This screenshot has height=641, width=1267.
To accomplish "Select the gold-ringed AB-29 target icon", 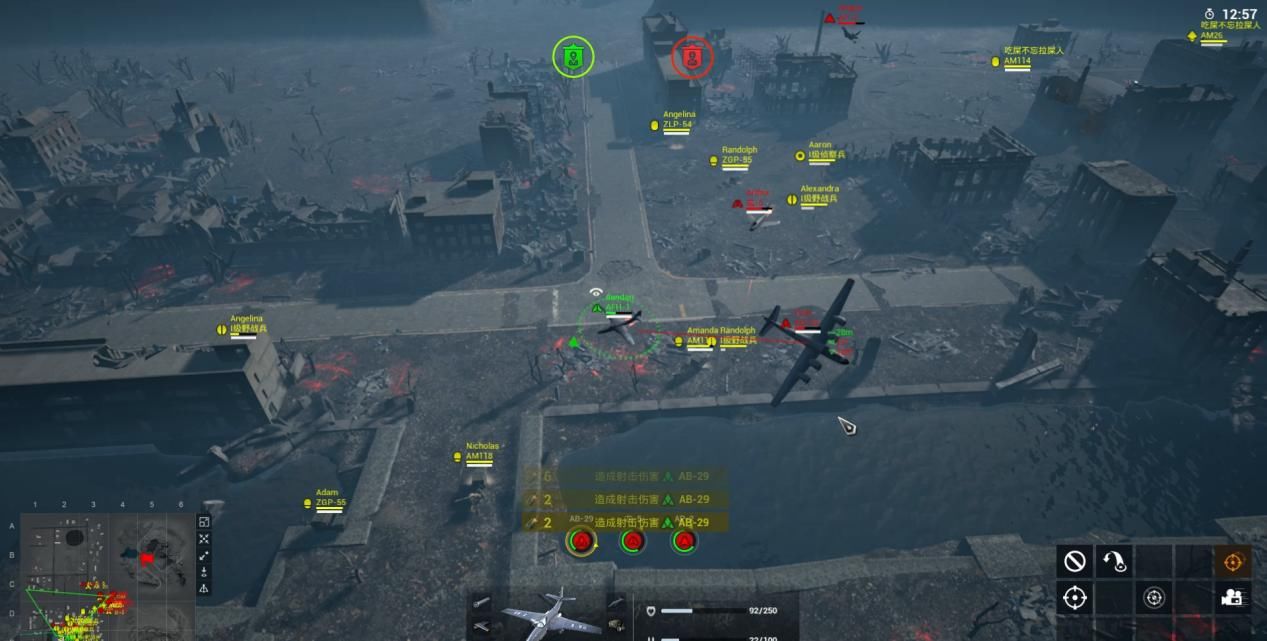I will point(581,541).
